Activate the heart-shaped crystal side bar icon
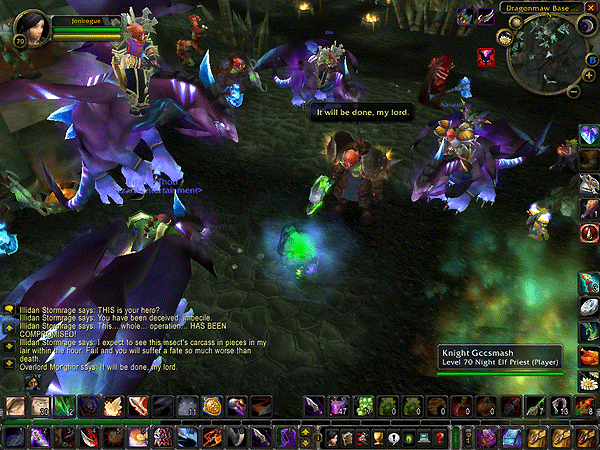Screen dimensions: 600x450 point(589,134)
